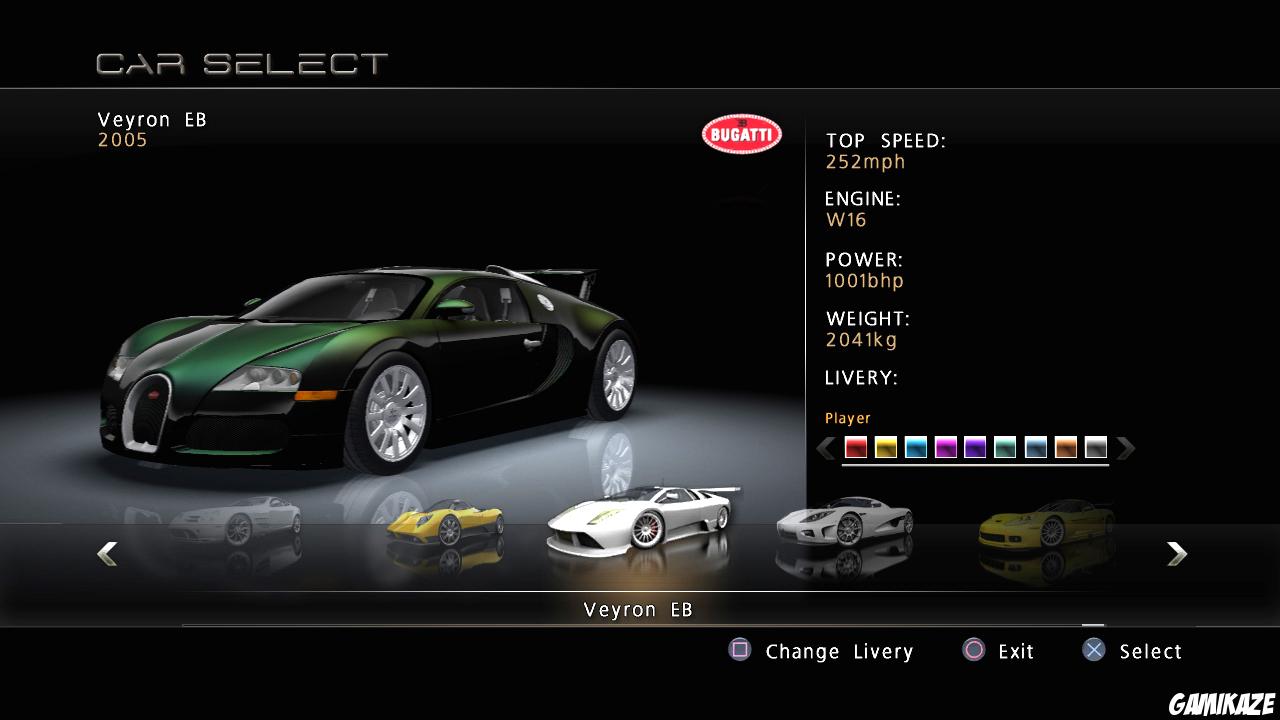Click the Veyron EB name label
Screen dimensions: 1280x720
click(150, 119)
